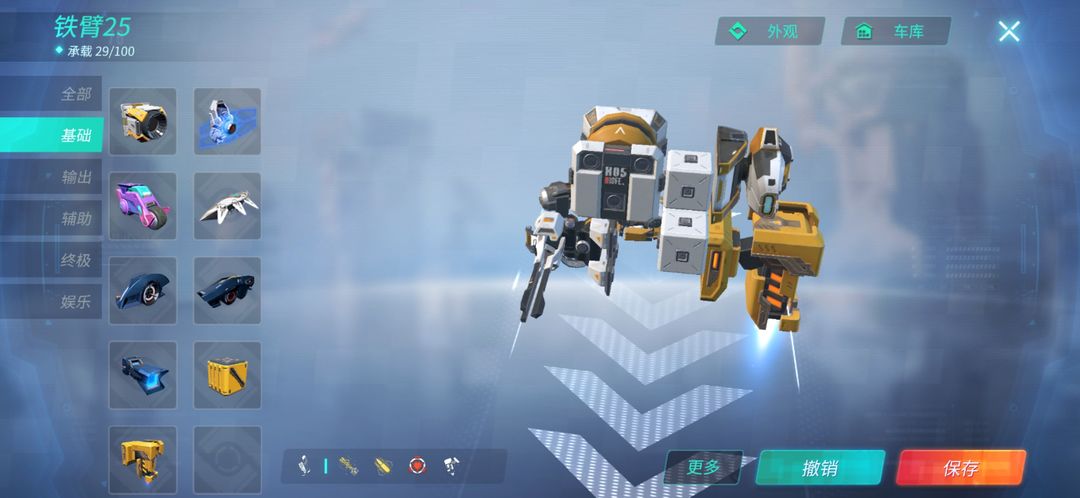
Task: Pick the purple motorcycle part
Action: 143,206
